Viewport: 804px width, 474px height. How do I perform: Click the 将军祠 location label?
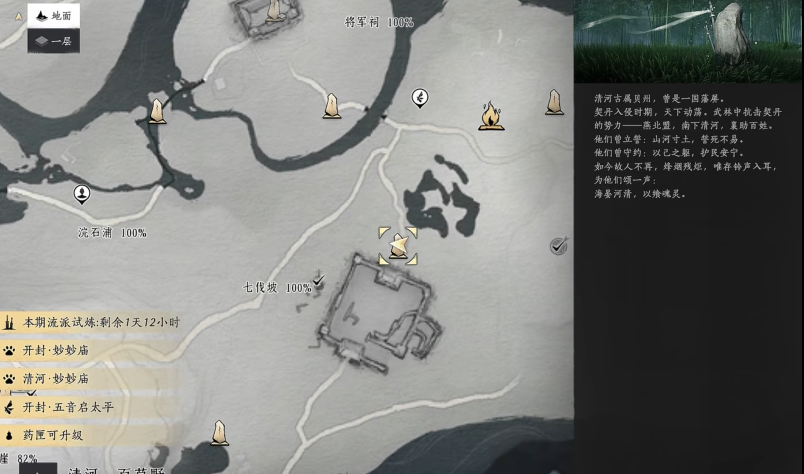pyautogui.click(x=363, y=22)
